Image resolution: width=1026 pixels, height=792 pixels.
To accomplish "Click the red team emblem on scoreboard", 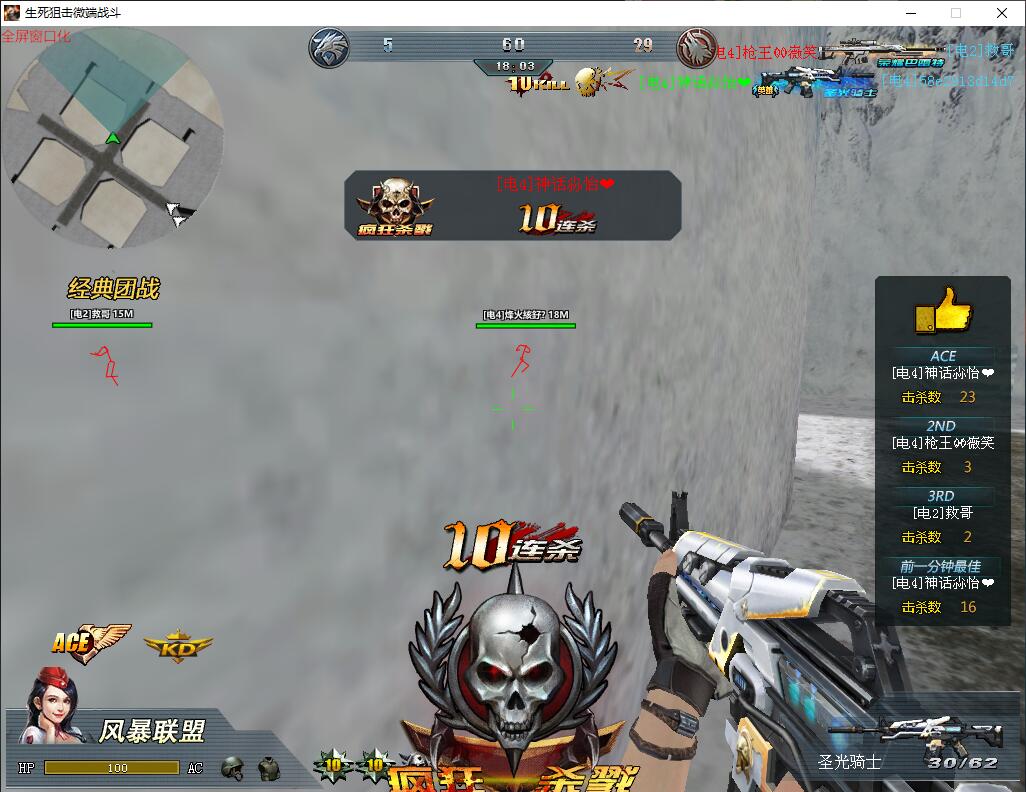I will (696, 47).
